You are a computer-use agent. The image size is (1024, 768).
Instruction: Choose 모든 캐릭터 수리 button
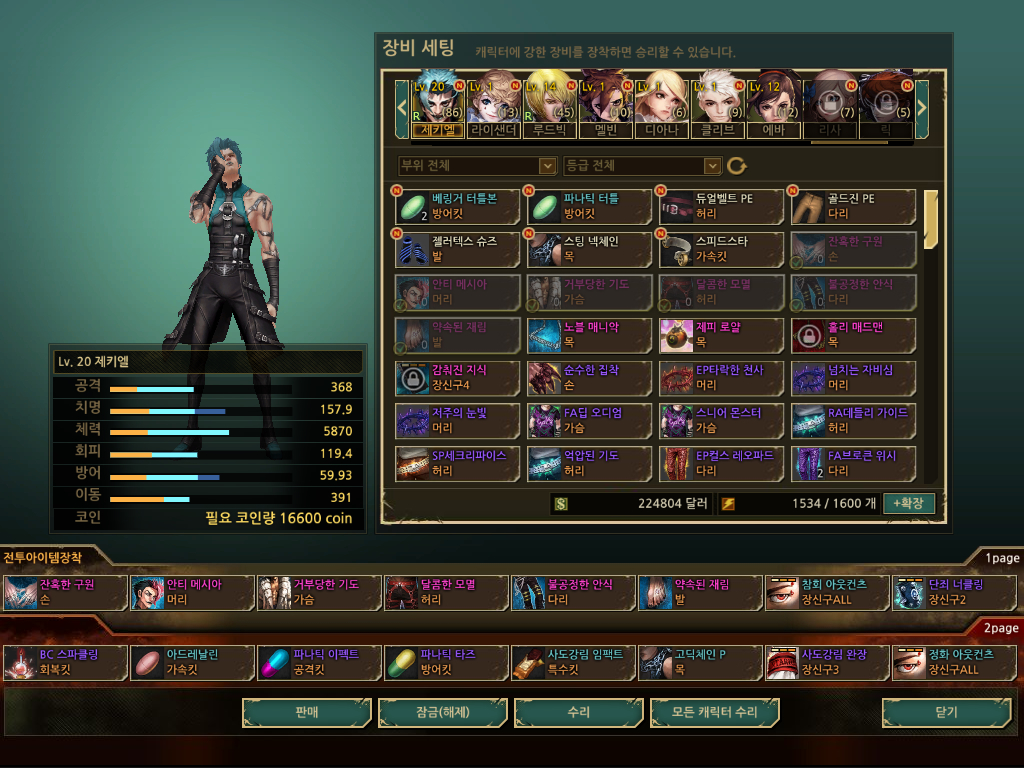tap(714, 713)
